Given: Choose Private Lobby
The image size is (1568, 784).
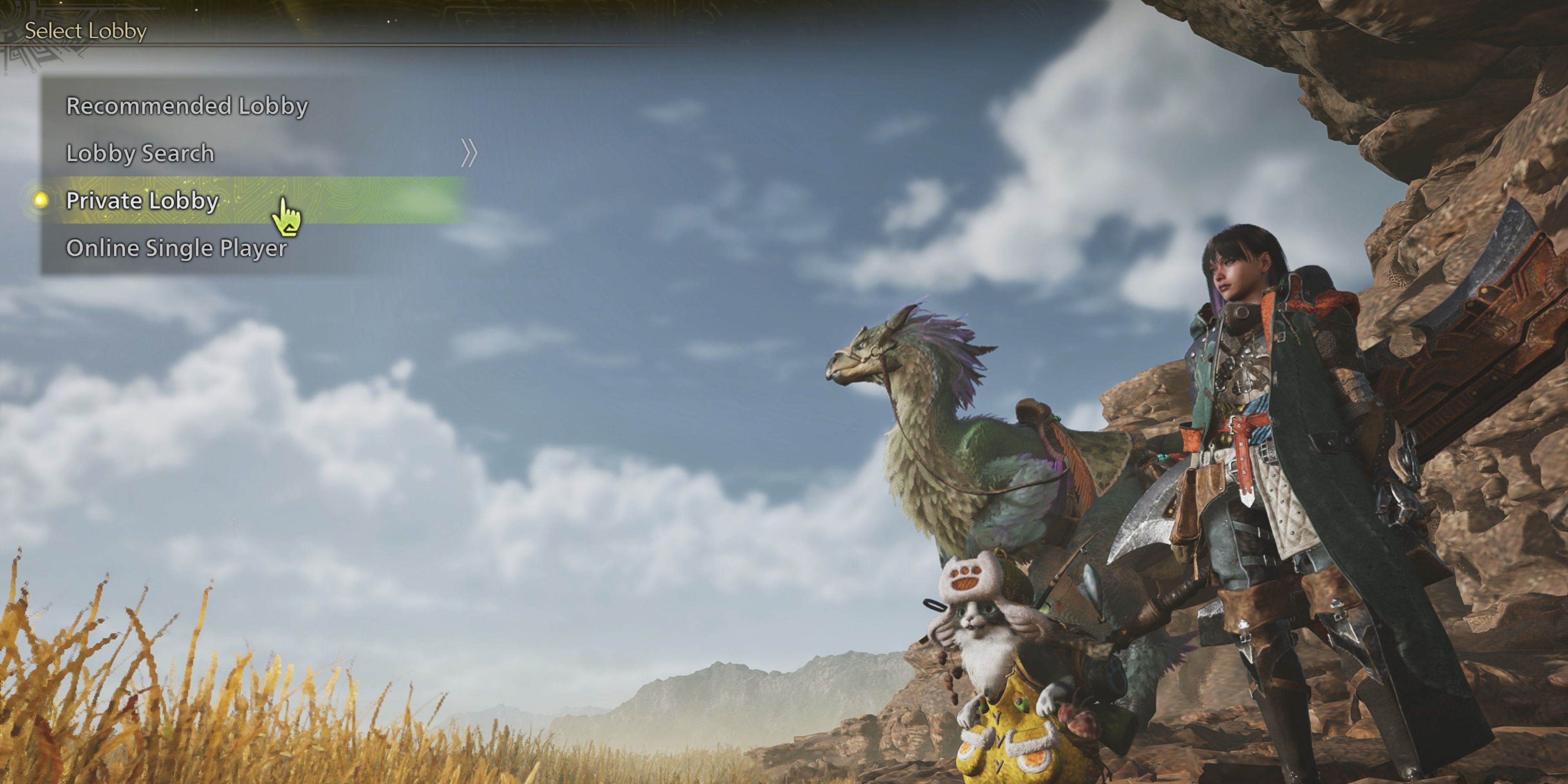Looking at the screenshot, I should click(x=141, y=201).
